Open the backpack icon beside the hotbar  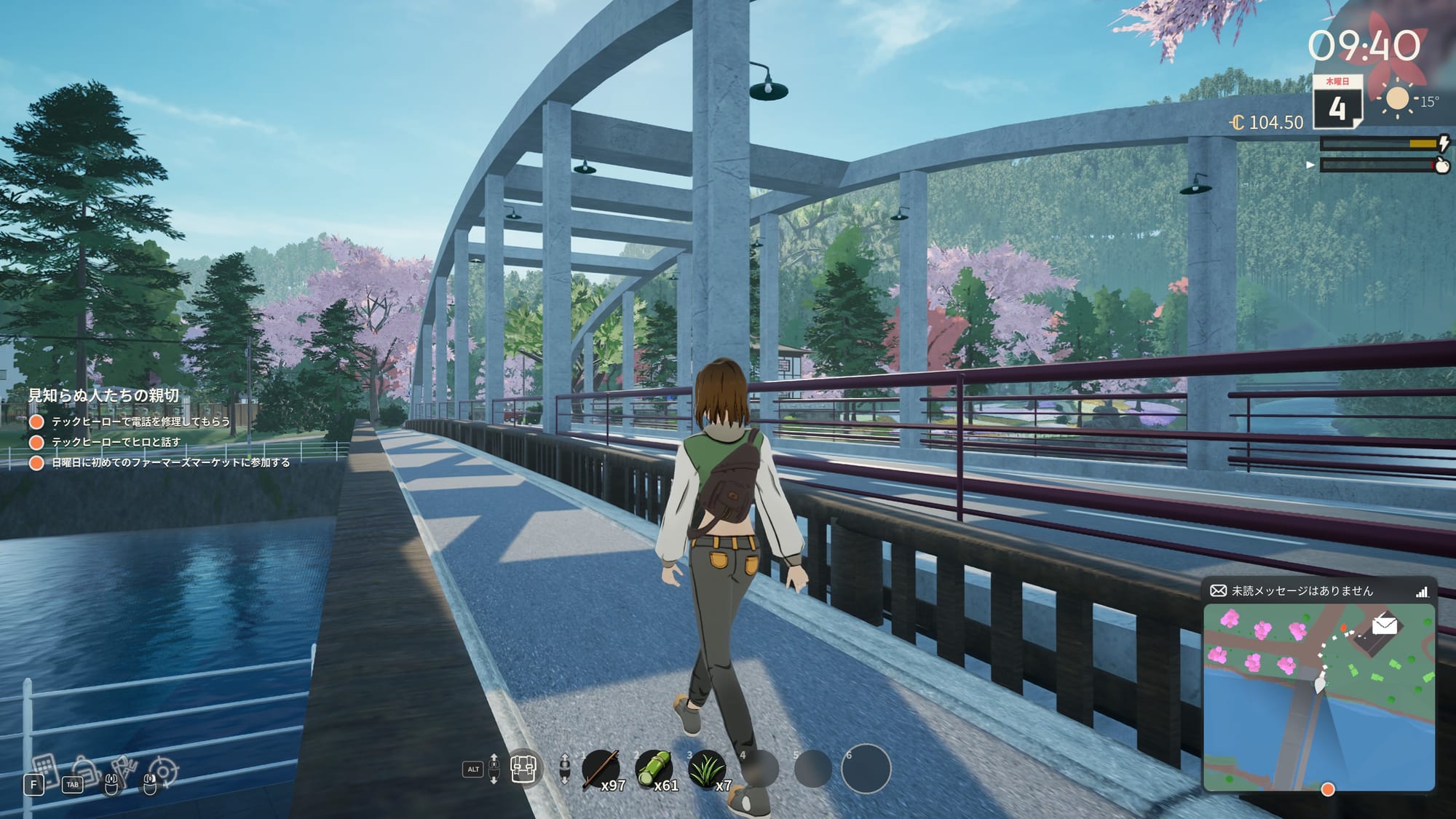coord(523,768)
